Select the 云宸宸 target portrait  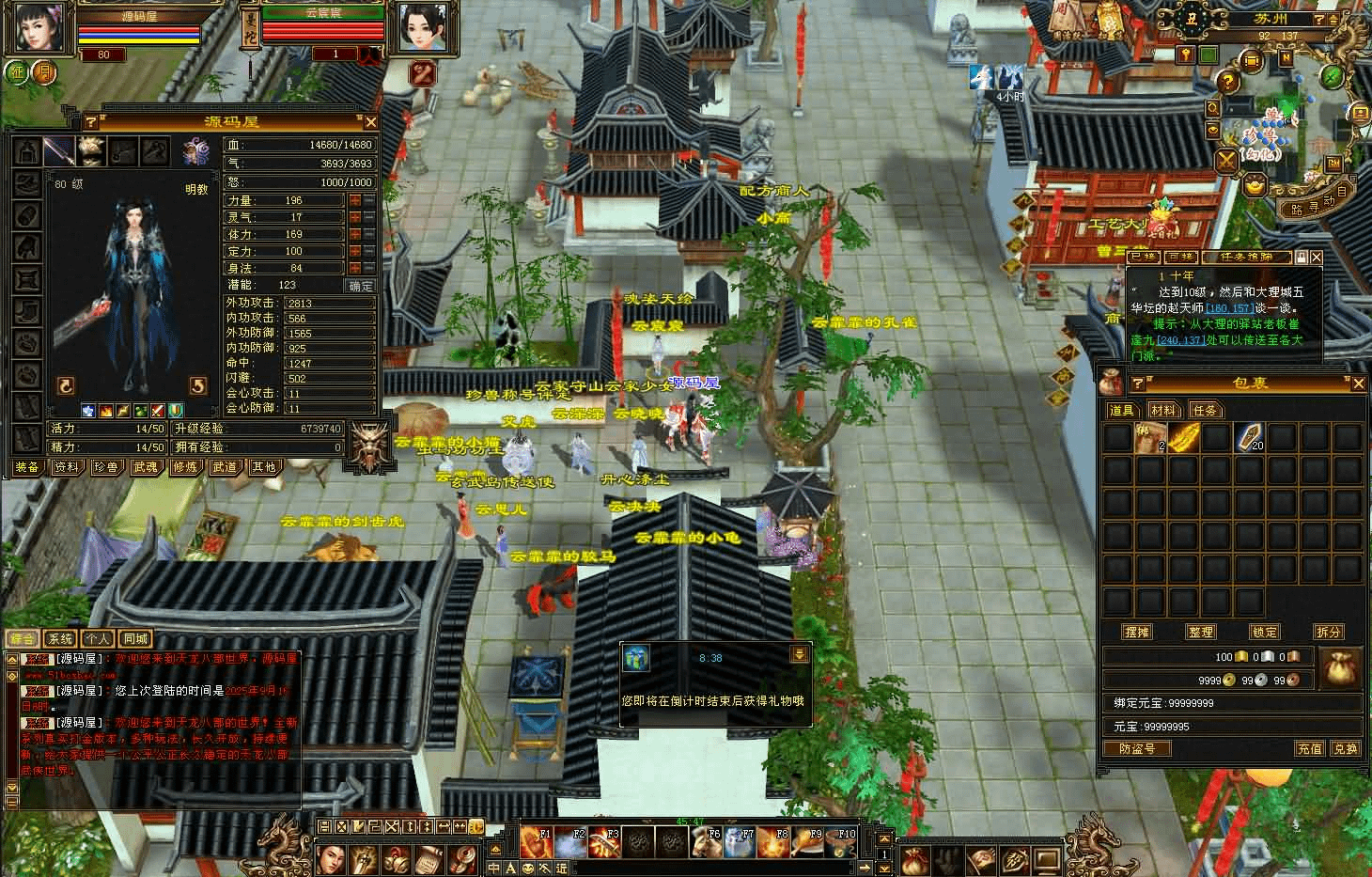[416, 27]
